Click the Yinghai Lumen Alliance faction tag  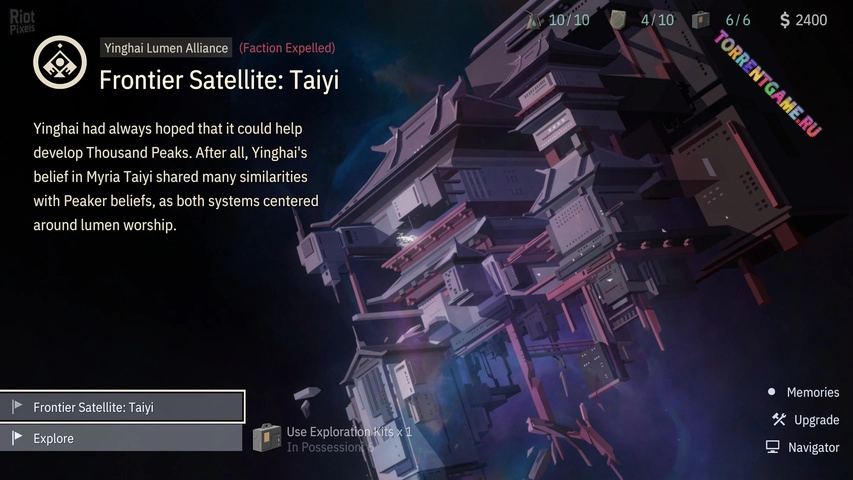click(166, 48)
